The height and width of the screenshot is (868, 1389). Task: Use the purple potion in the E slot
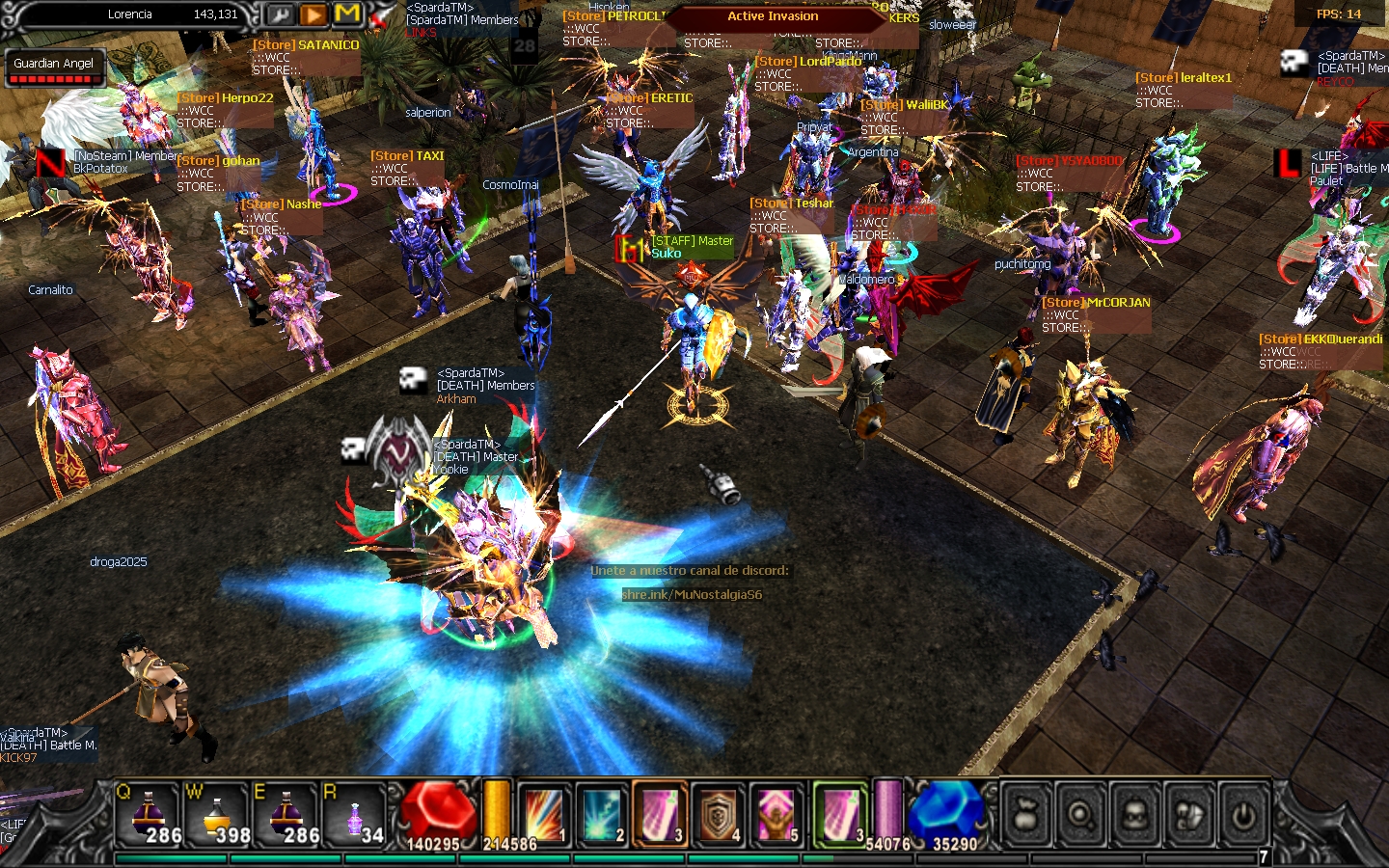point(286,815)
